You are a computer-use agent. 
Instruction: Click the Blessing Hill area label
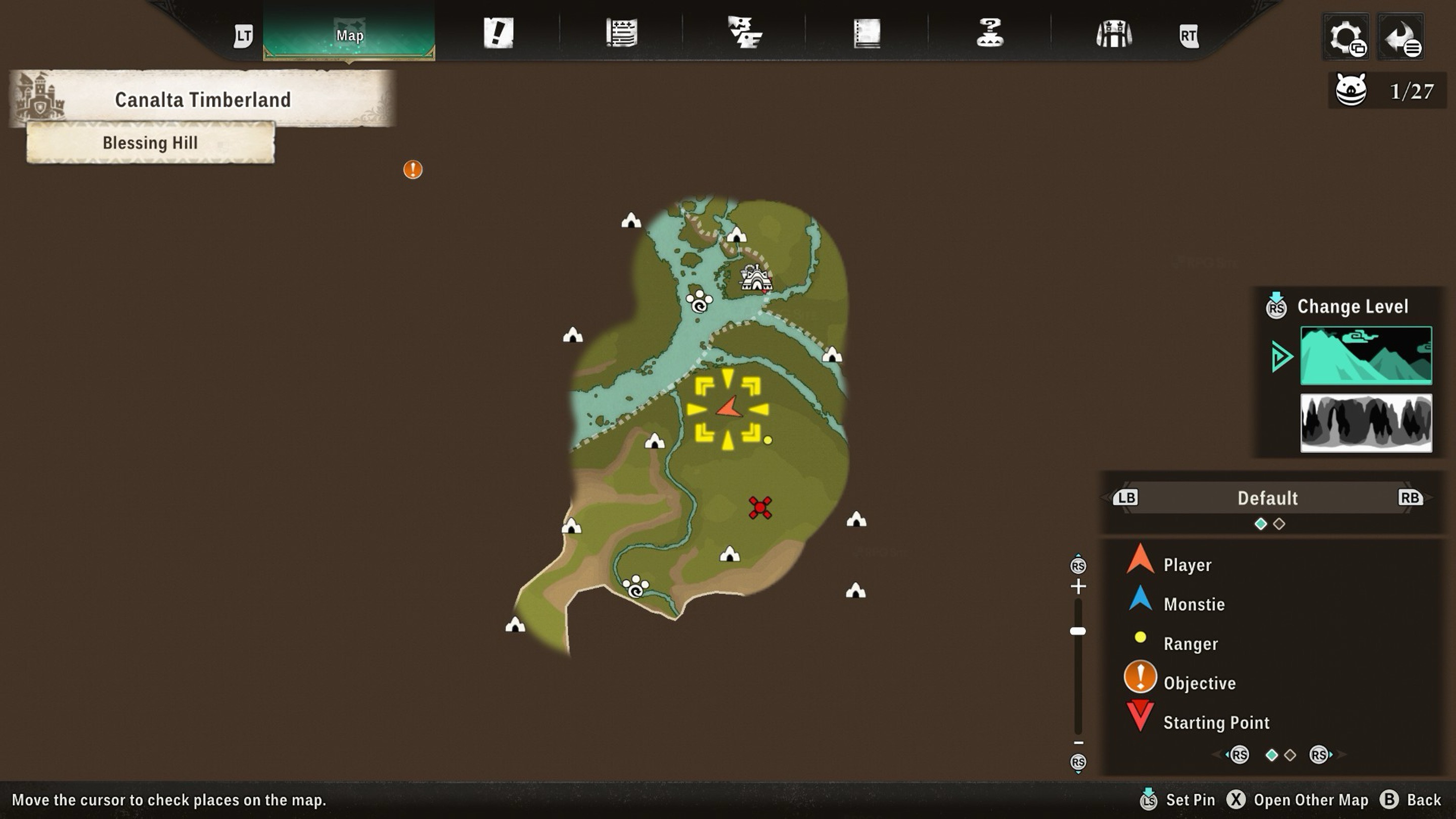click(x=150, y=143)
